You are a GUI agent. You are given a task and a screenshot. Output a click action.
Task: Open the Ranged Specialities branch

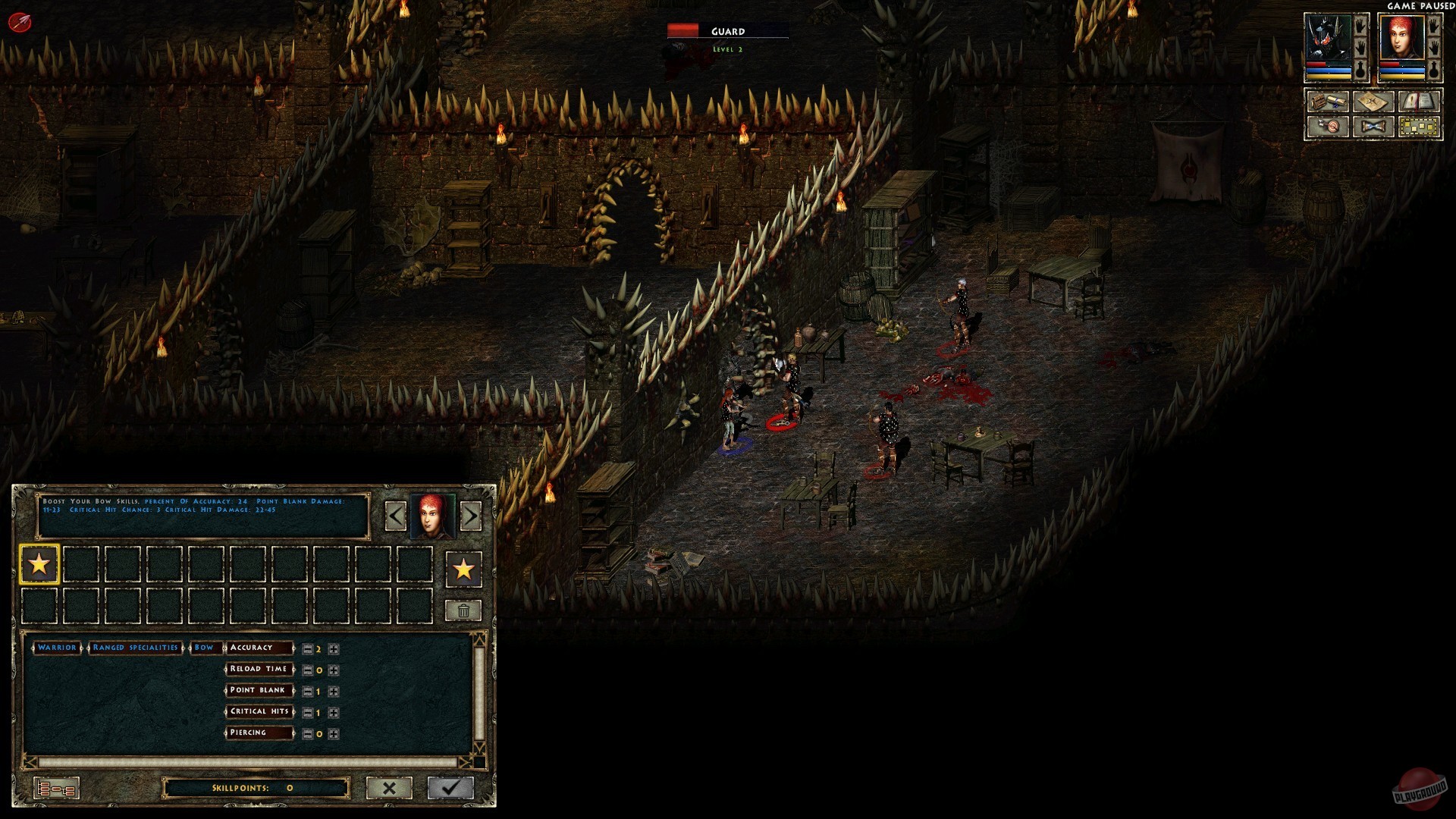[135, 648]
